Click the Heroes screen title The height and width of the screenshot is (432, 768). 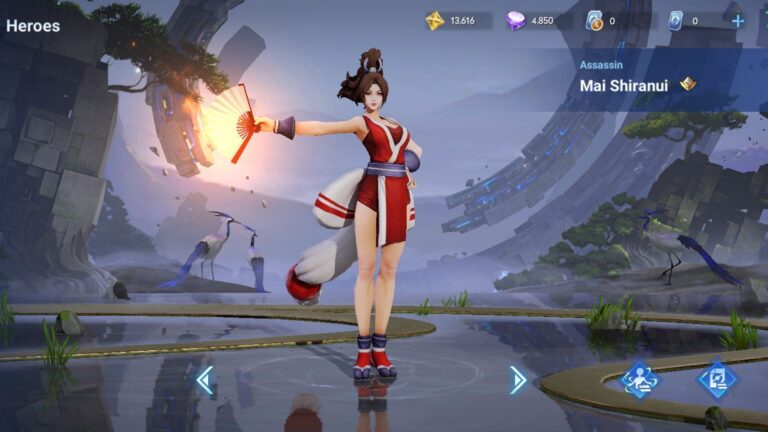[x=33, y=26]
